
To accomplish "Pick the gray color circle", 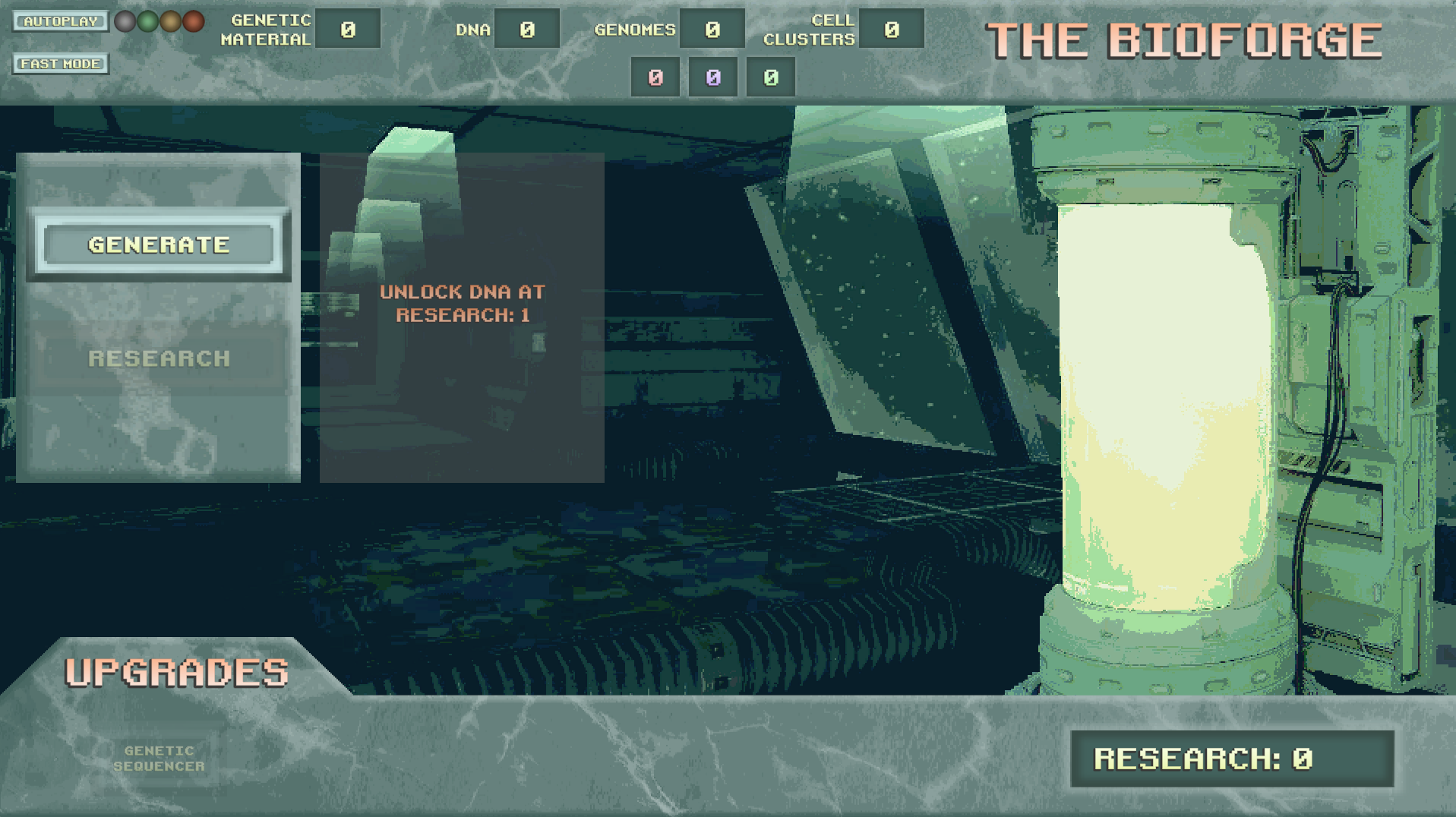I will pos(125,21).
